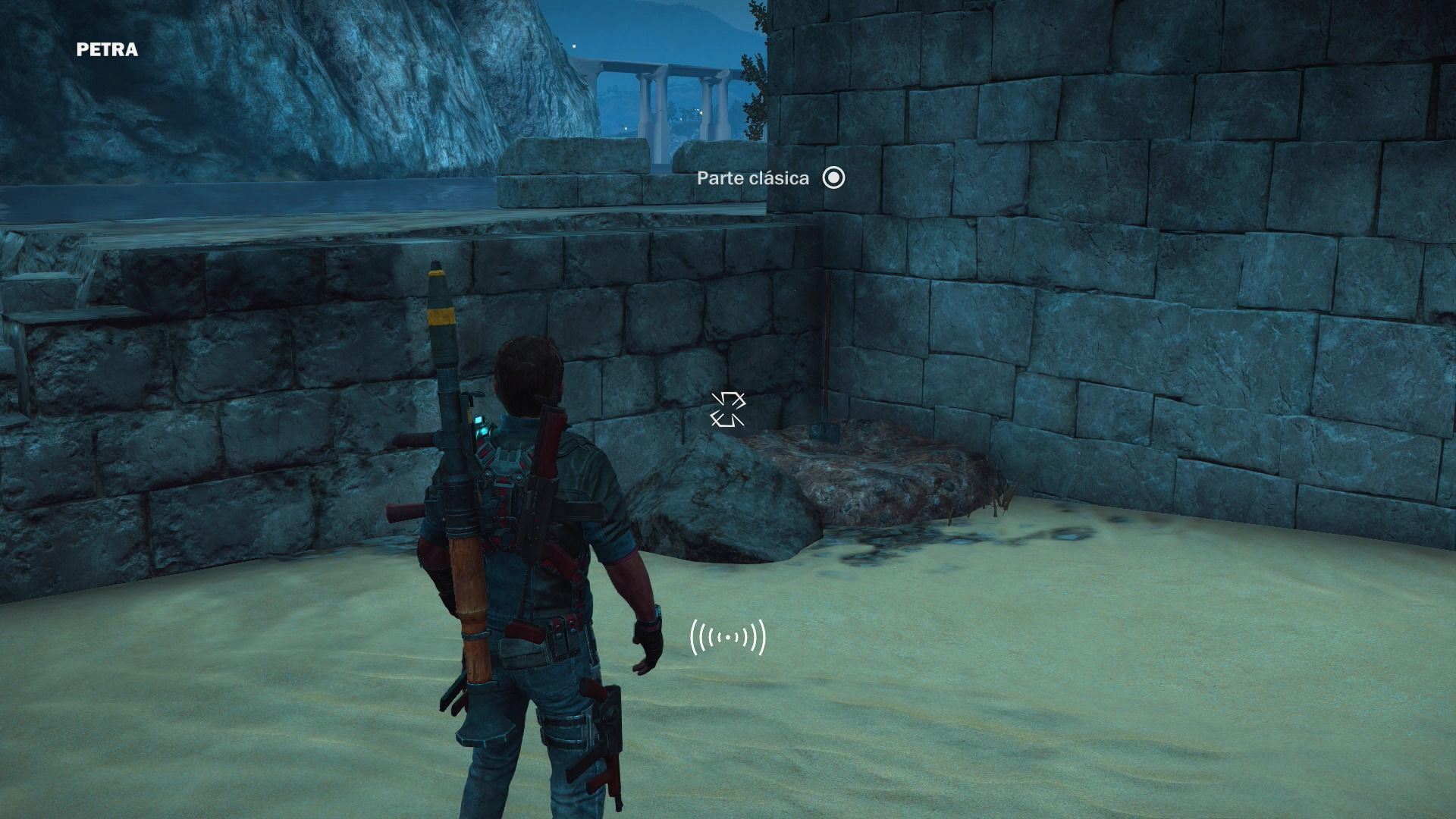The width and height of the screenshot is (1456, 819).
Task: Click the collectible signal wave indicator
Action: tap(728, 638)
